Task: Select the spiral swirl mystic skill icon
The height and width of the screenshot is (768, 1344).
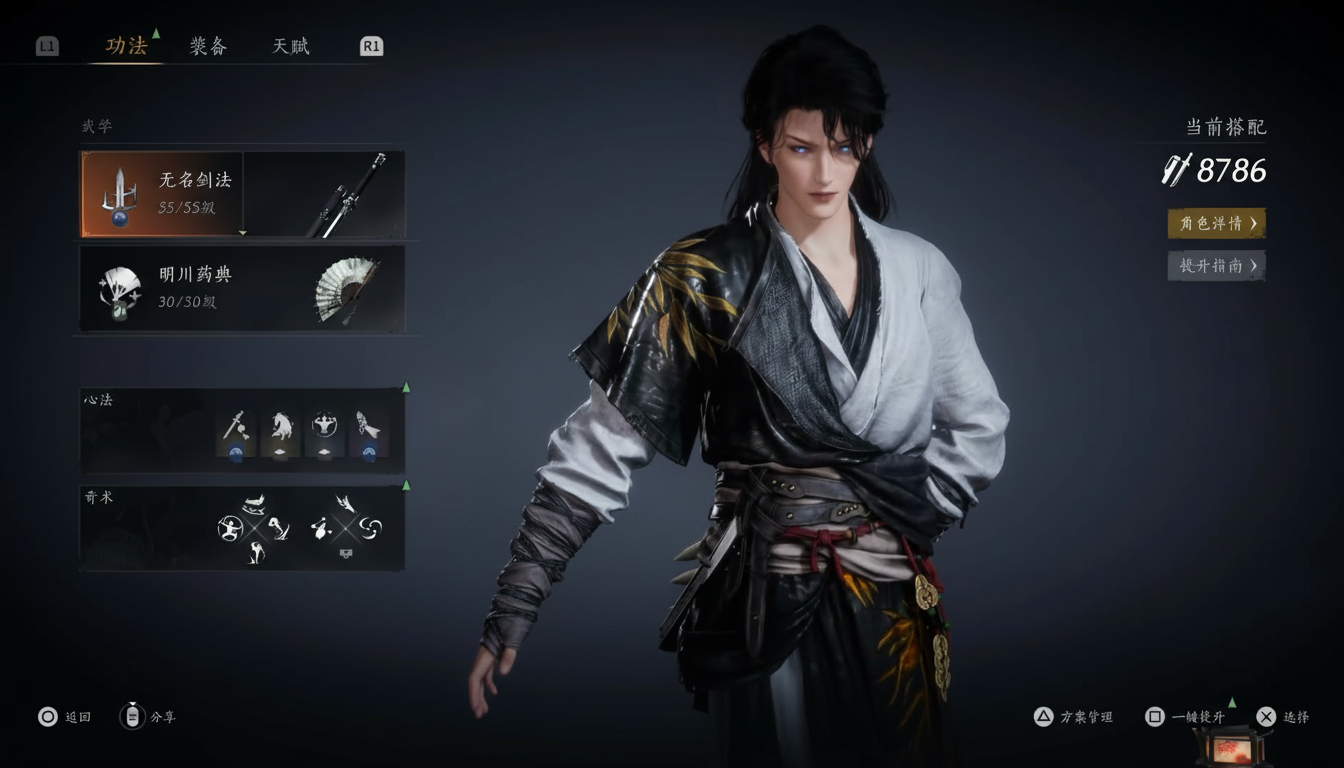Action: (x=371, y=527)
